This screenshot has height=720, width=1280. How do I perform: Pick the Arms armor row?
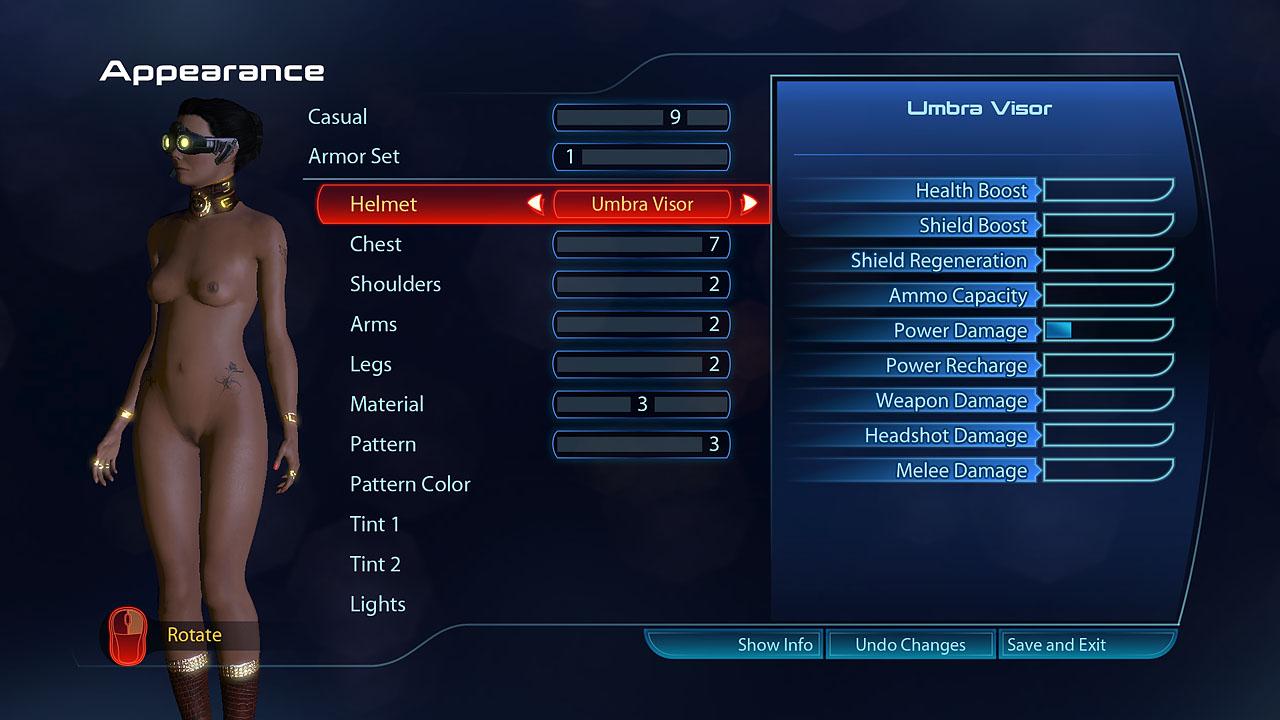(x=373, y=324)
